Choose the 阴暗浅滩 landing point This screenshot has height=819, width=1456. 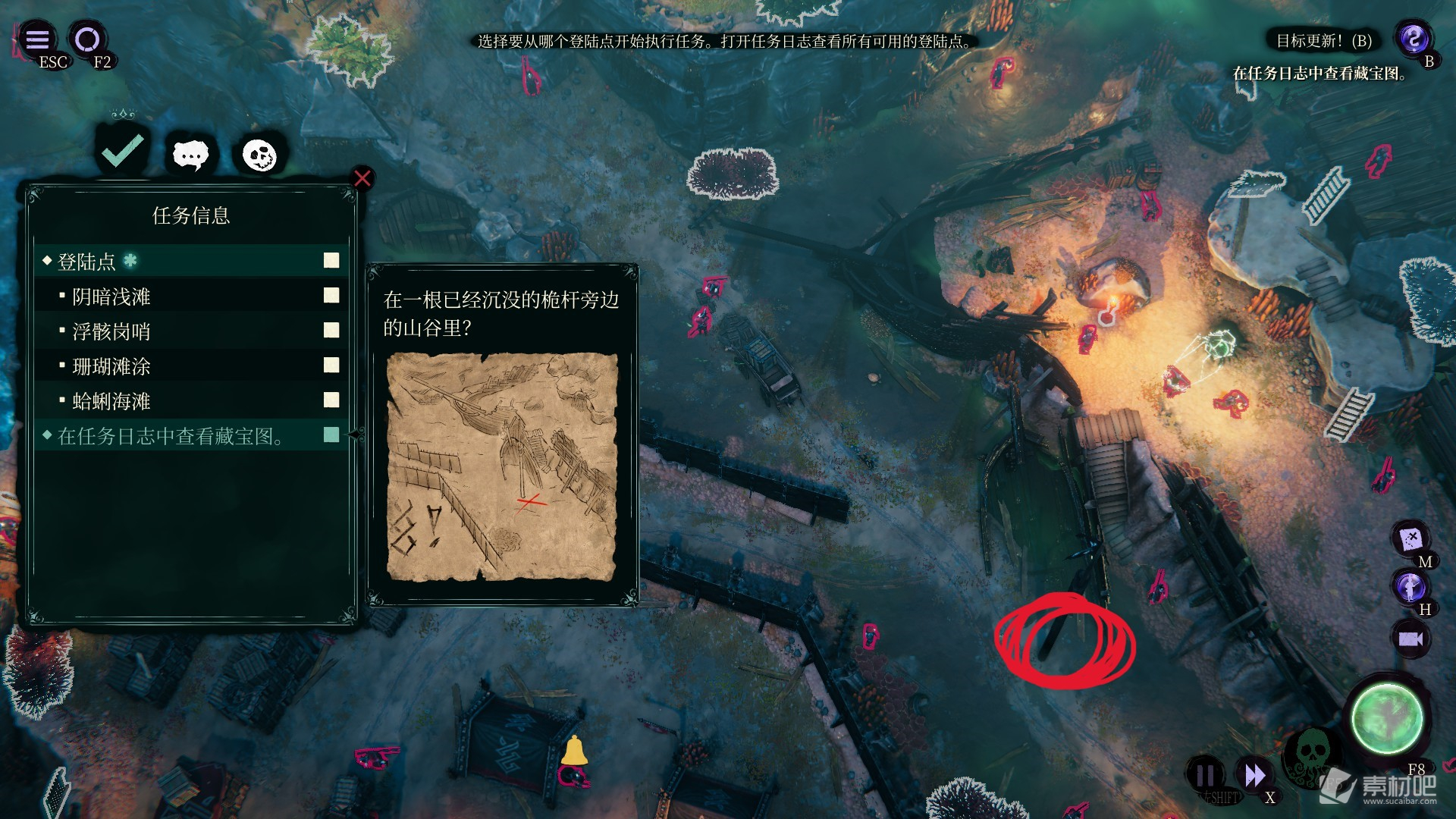click(x=190, y=297)
